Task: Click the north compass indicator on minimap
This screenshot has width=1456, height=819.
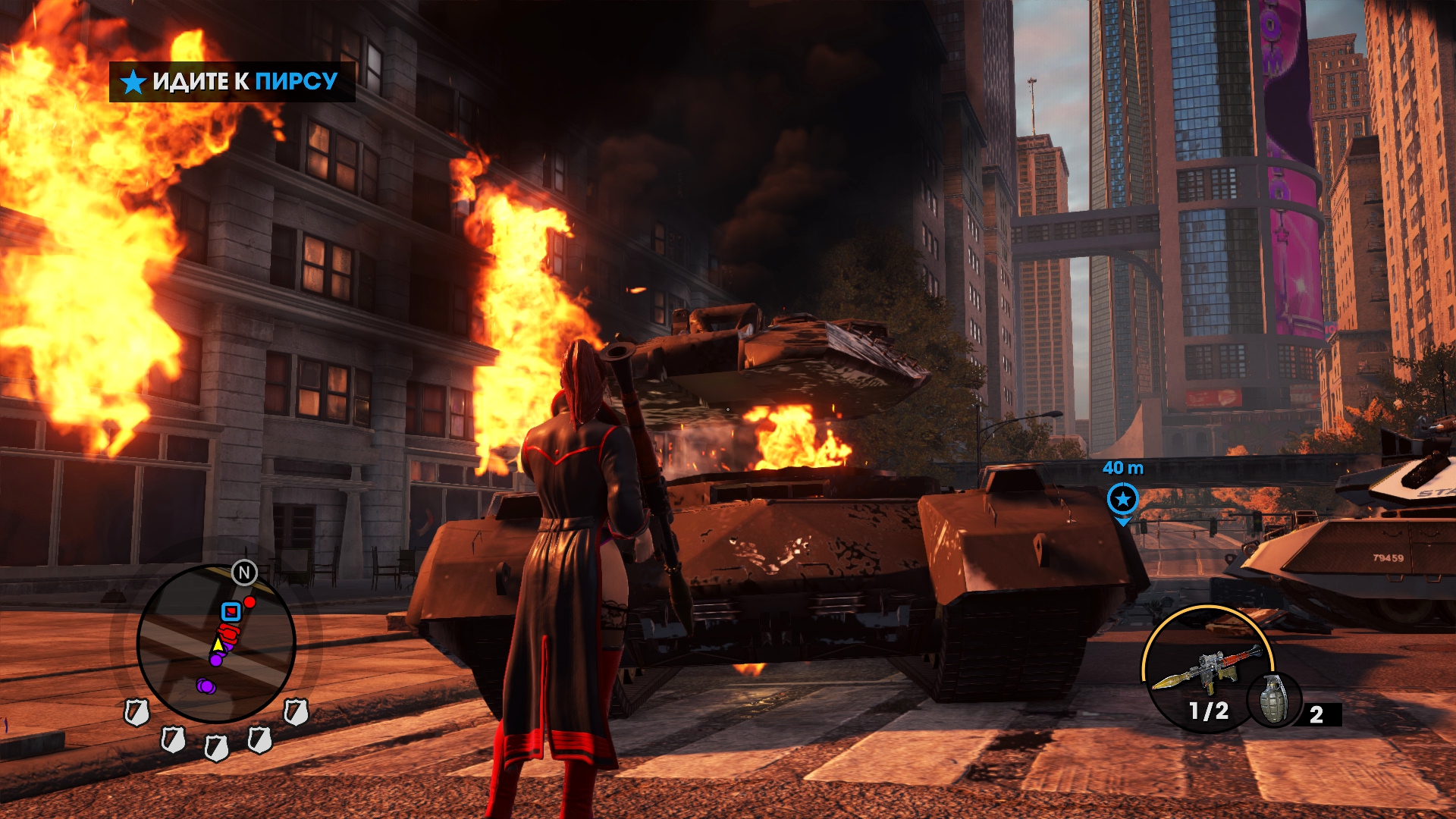Action: coord(244,573)
